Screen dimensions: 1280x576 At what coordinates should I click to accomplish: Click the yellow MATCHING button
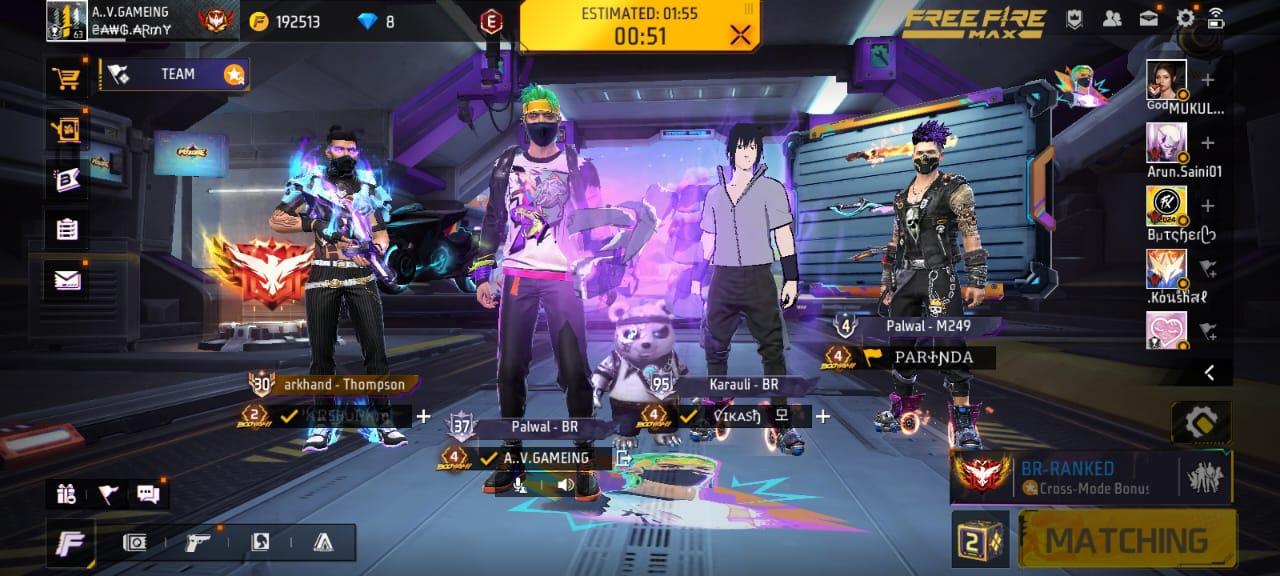point(1126,540)
